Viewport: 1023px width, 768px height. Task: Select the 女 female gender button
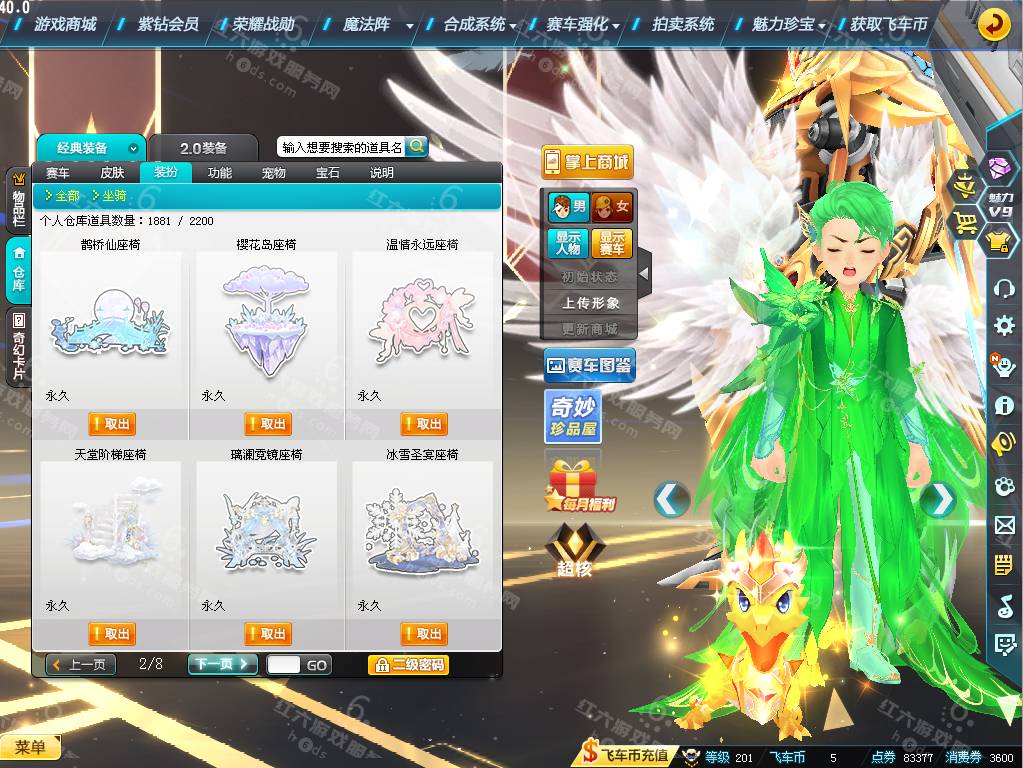(612, 207)
